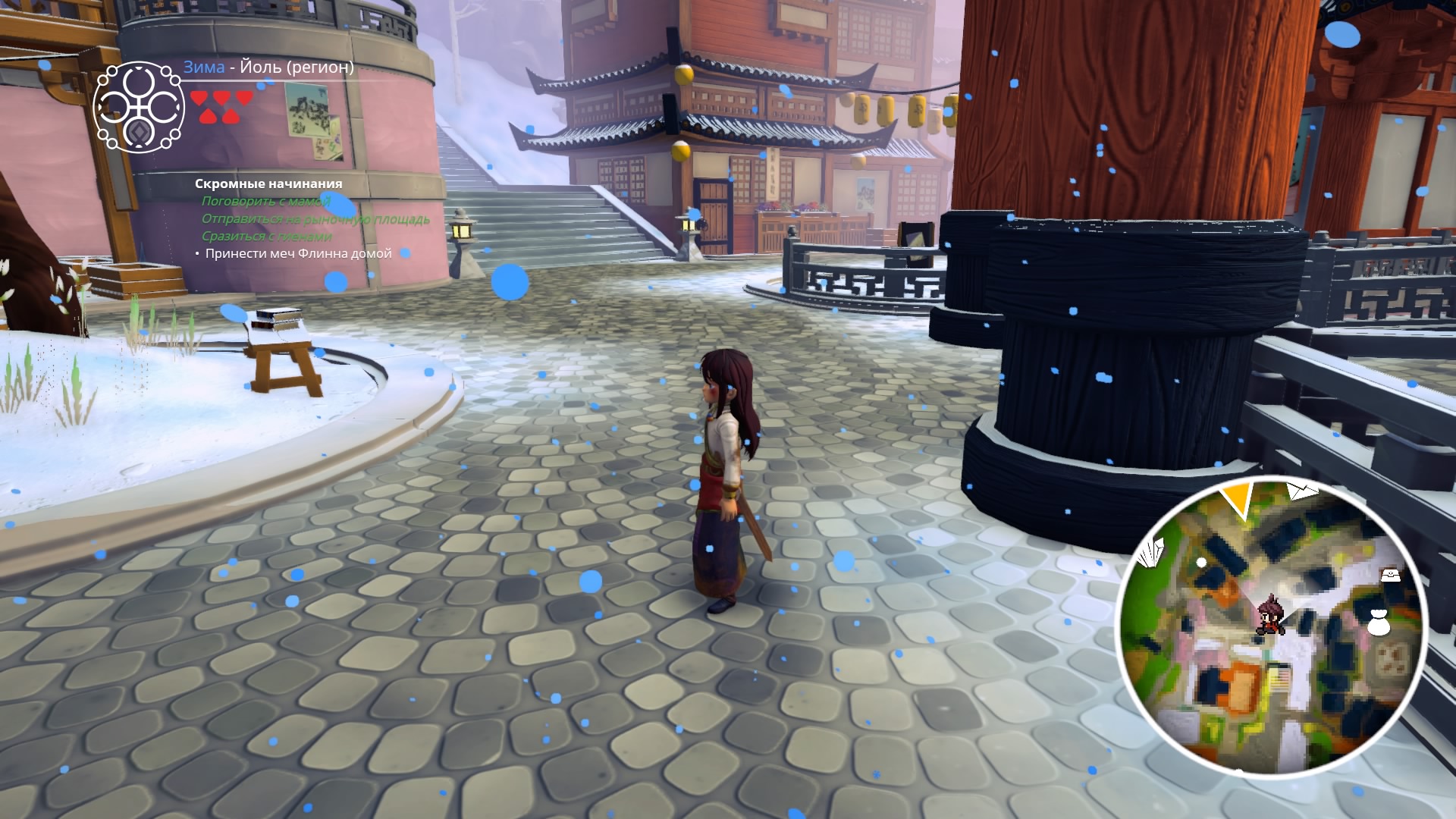
Task: Choose the sack shop marker on minimap
Action: click(x=1379, y=622)
